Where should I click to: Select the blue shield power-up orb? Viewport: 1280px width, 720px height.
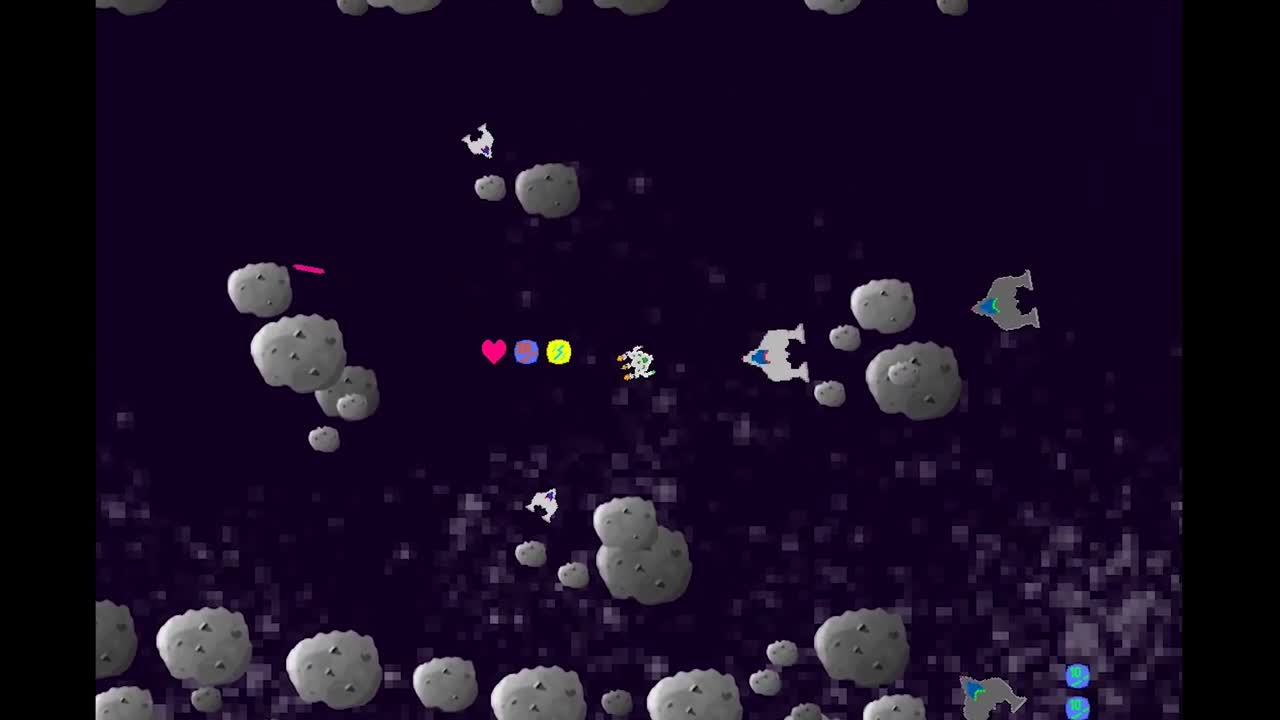(x=526, y=351)
